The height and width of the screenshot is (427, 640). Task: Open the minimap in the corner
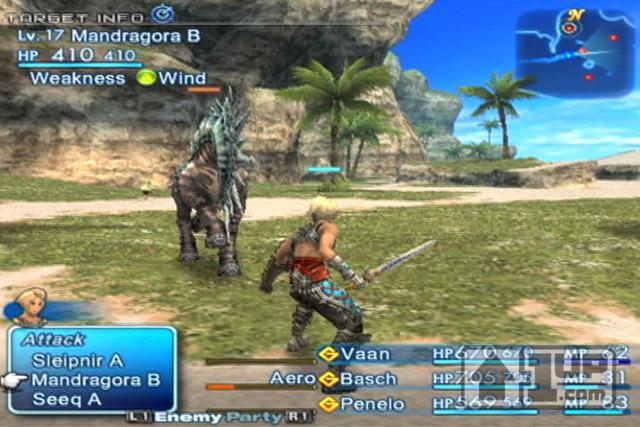click(574, 52)
